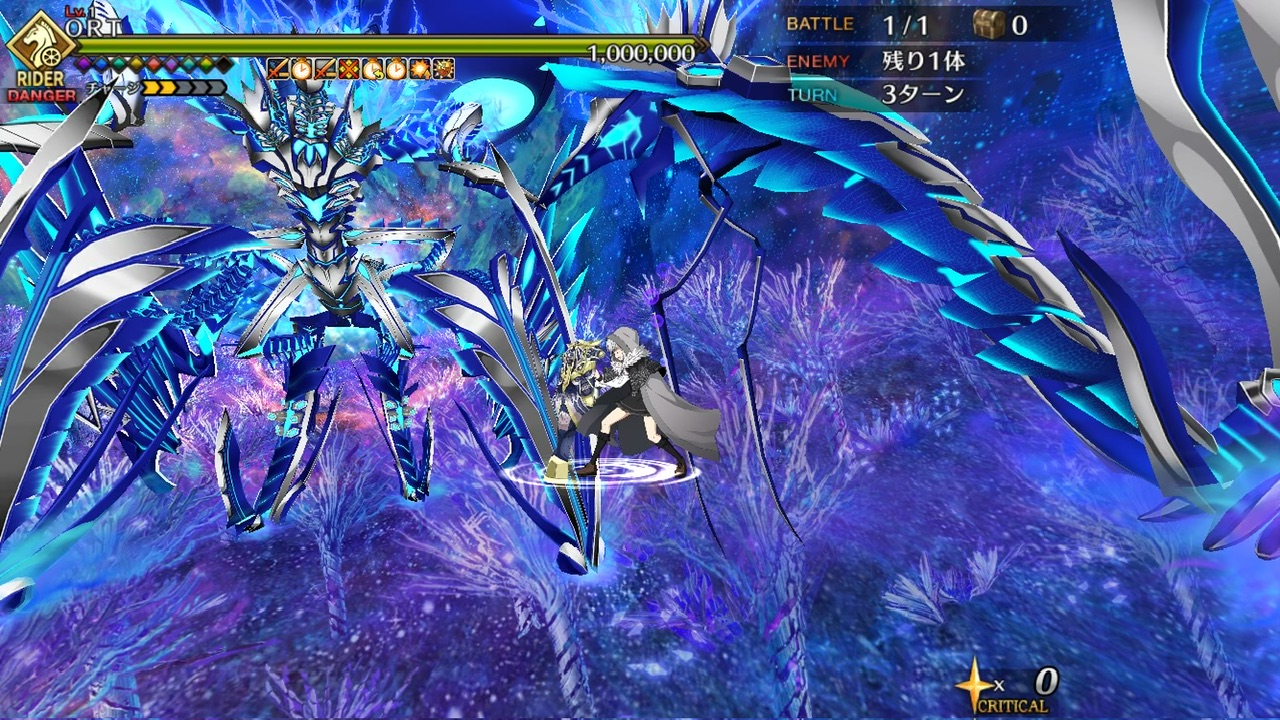1280x720 pixels.
Task: Tap the gold Rider class icon
Action: [x=40, y=42]
